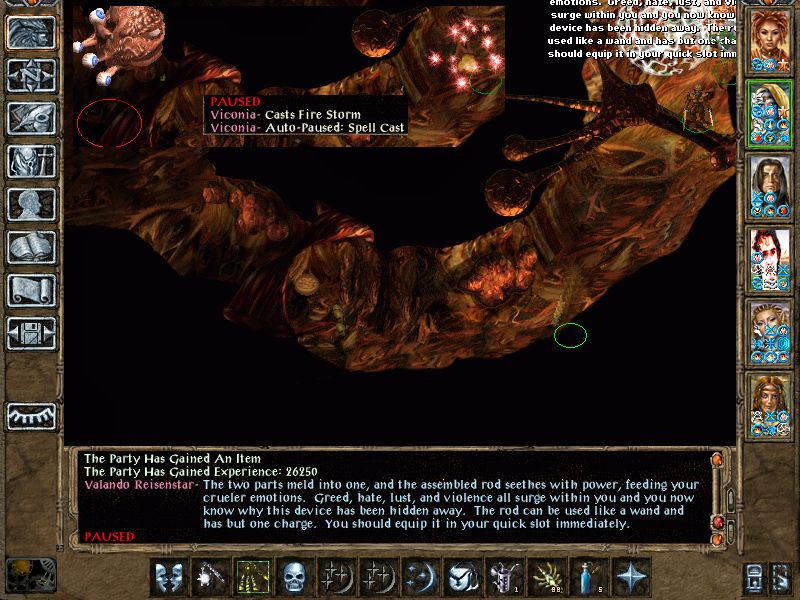Open the options menu with the floppy disk icon
800x600 pixels.
click(x=32, y=332)
